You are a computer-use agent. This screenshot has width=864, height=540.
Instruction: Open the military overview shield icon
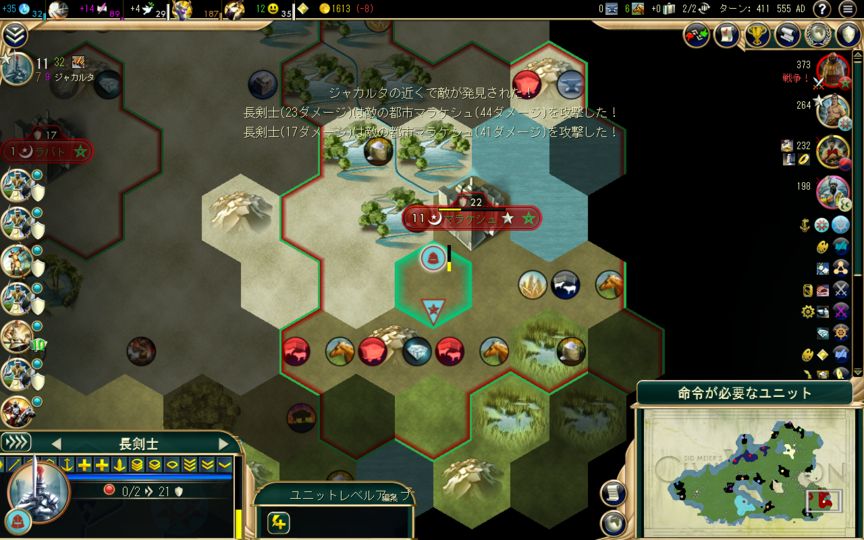(x=848, y=35)
